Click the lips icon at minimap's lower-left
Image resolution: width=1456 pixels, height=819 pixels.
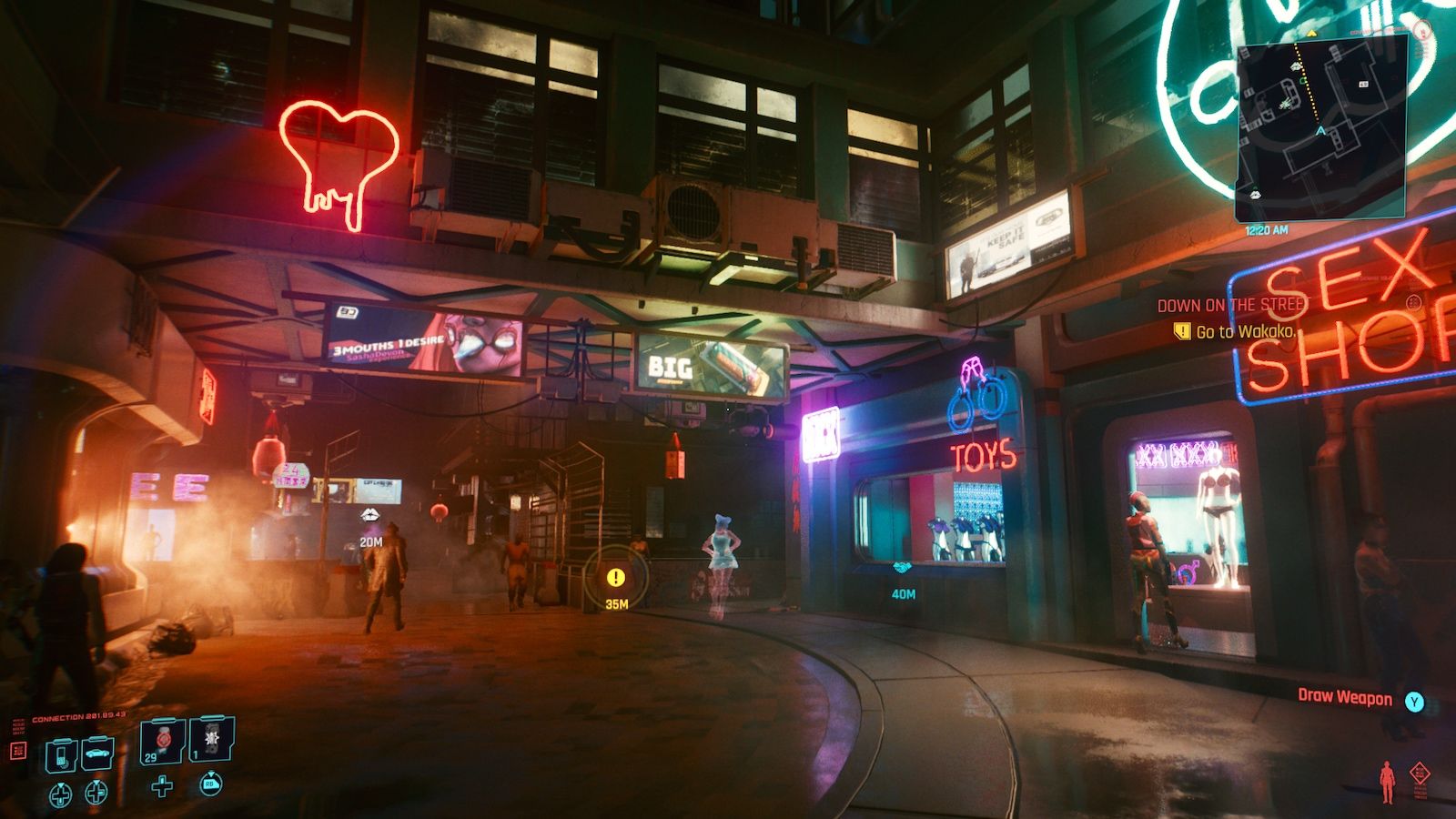coord(1254,194)
